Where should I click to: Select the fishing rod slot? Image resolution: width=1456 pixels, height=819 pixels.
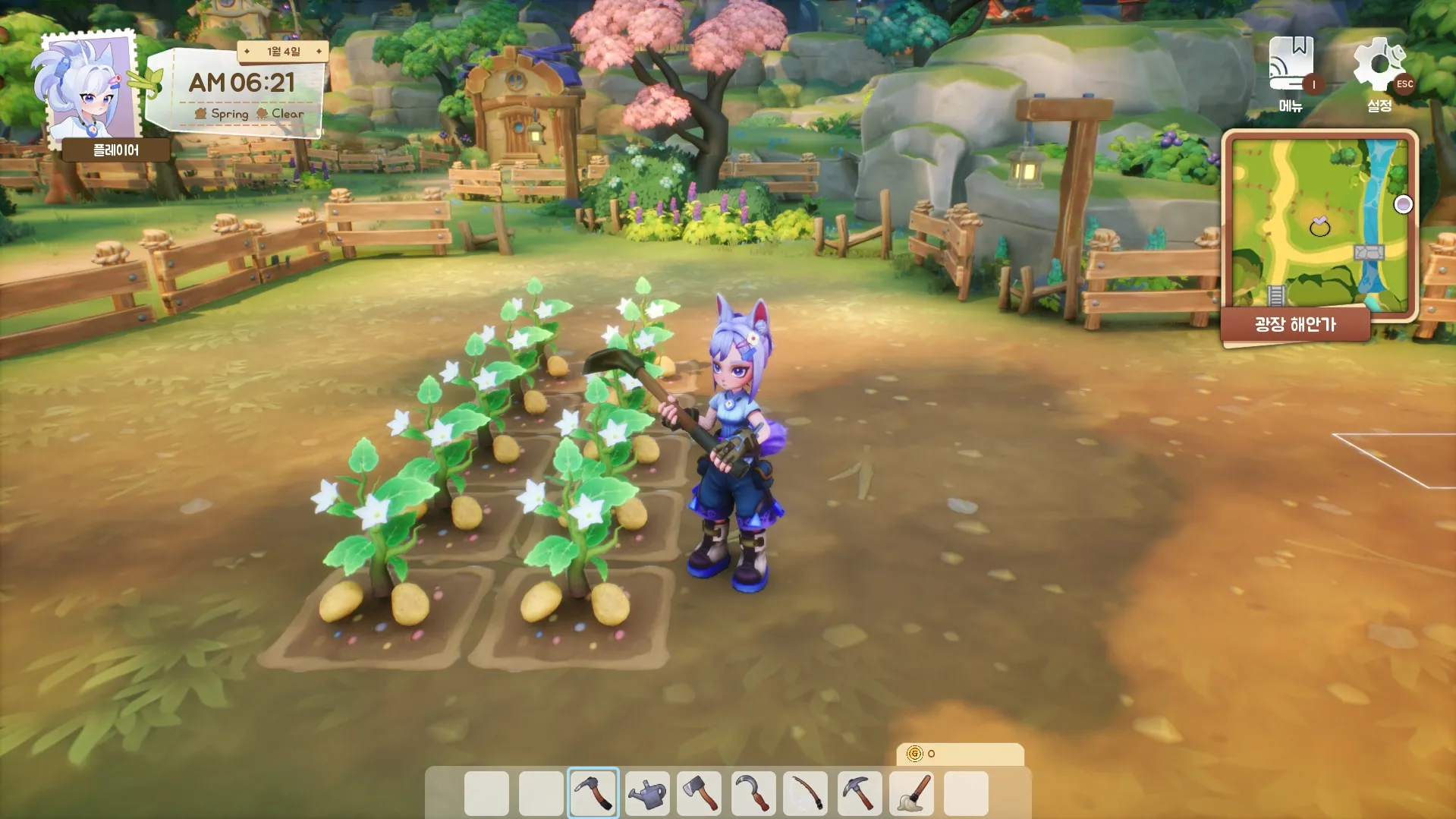point(806,793)
